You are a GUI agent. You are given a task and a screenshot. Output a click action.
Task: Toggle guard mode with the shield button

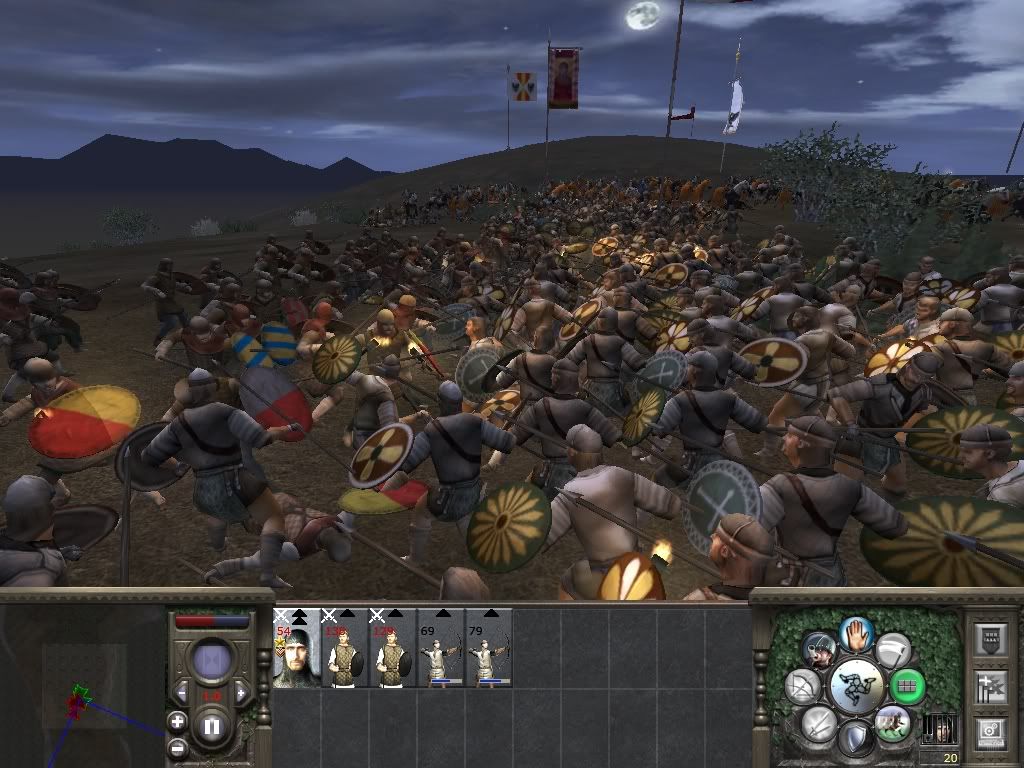856,739
